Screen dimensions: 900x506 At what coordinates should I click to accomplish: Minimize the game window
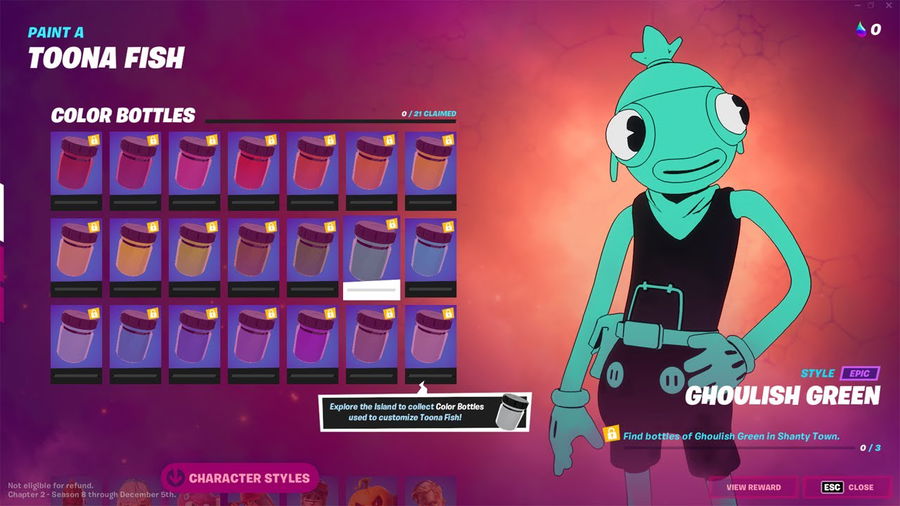click(855, 6)
